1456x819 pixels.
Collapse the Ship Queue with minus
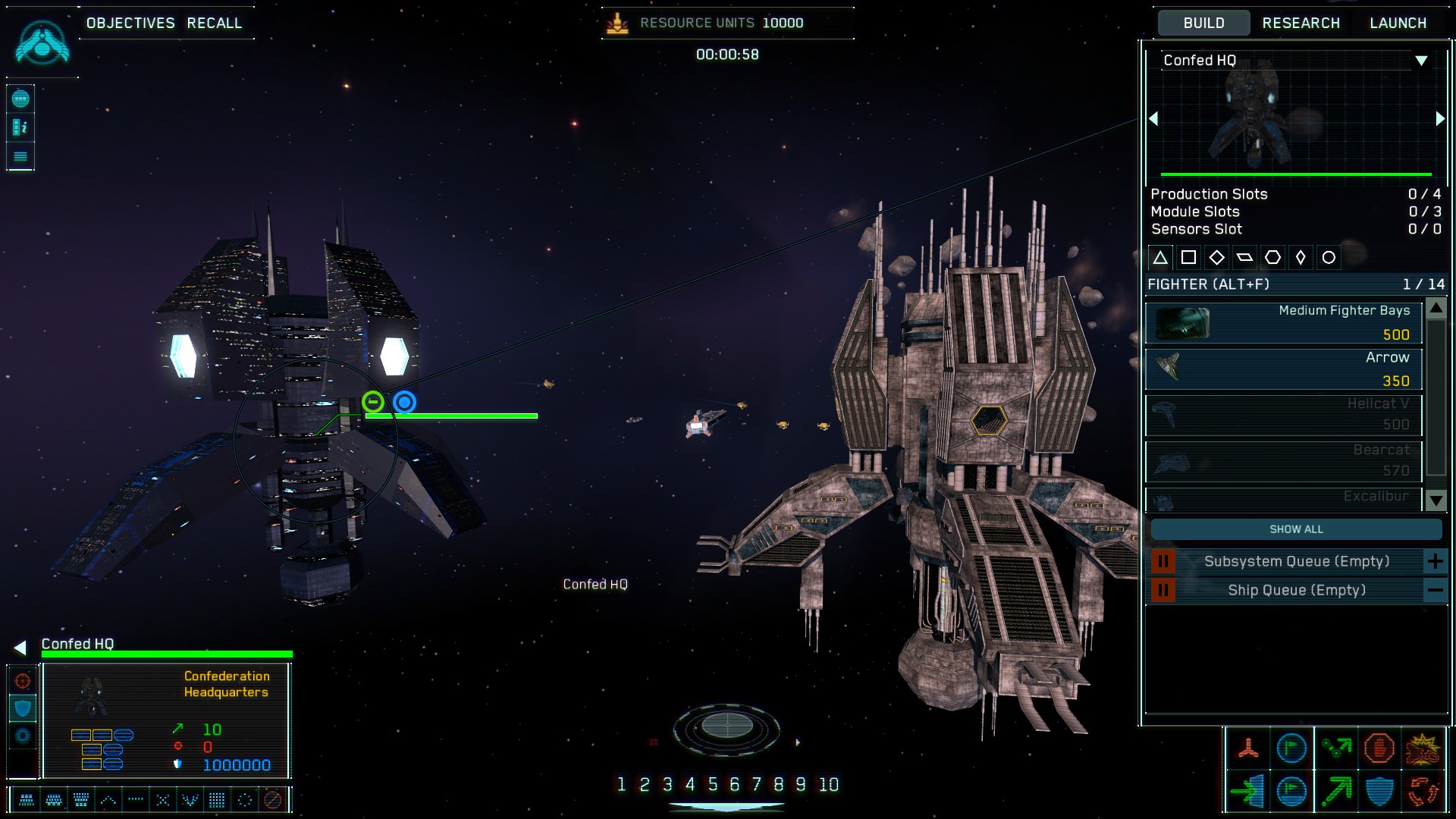(1435, 590)
